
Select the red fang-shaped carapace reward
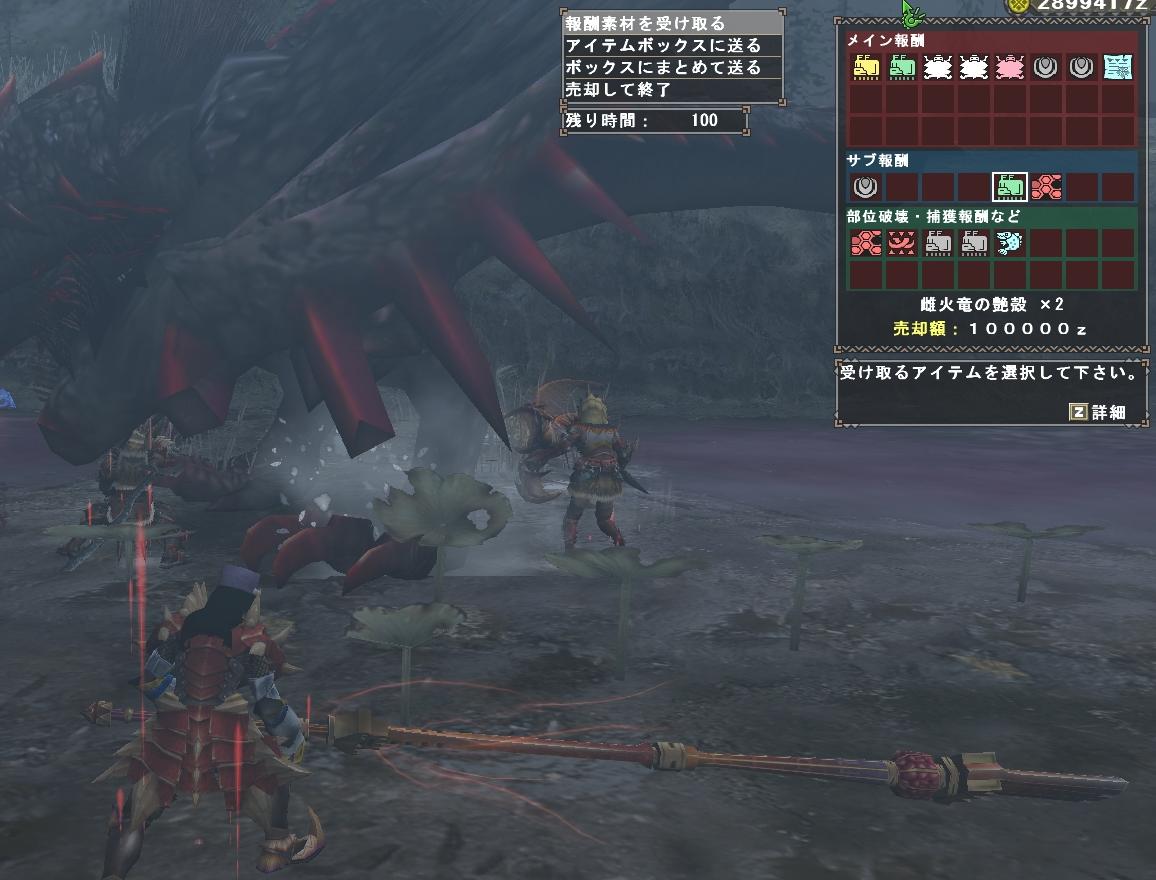[902, 243]
